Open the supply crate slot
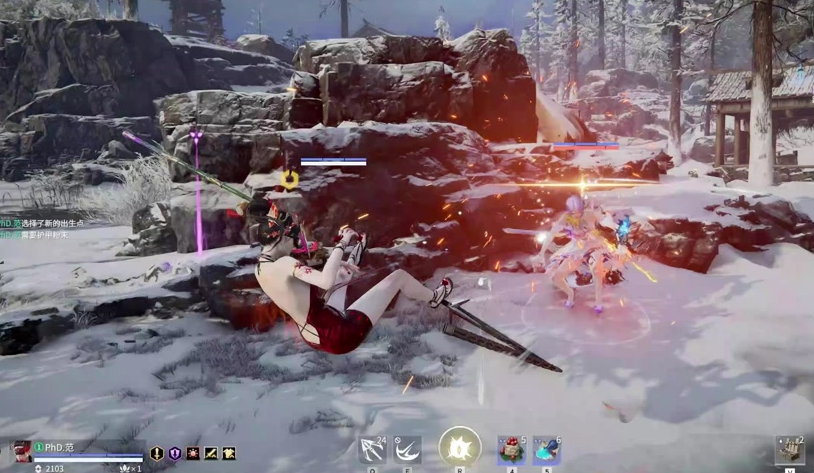The image size is (814, 473). pos(790,450)
